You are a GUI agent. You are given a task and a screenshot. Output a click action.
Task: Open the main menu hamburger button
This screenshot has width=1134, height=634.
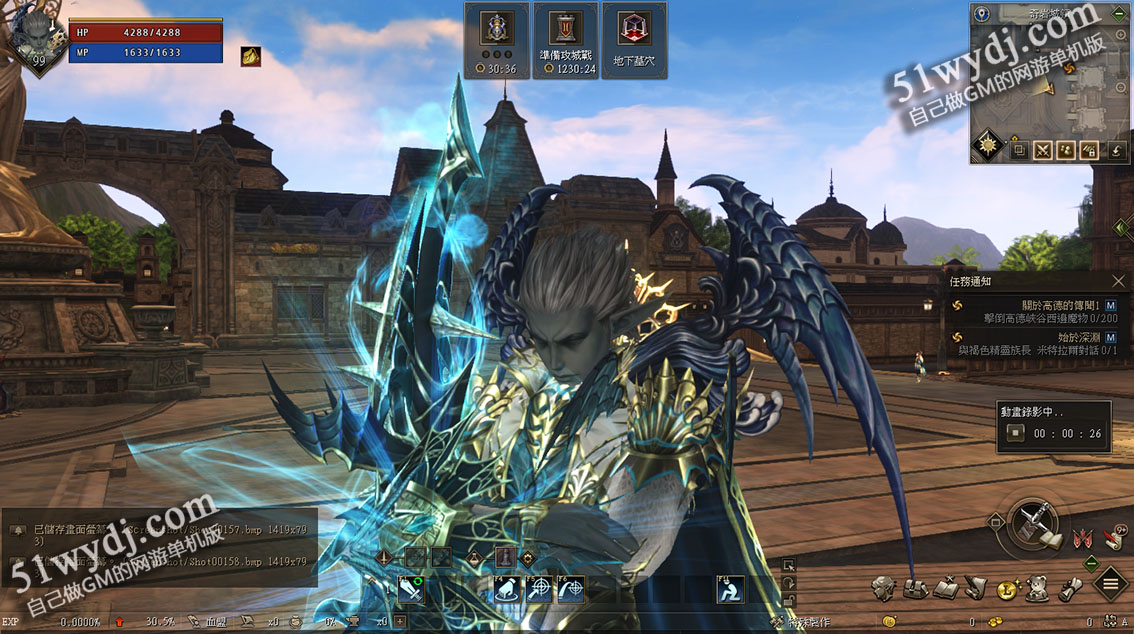1111,584
